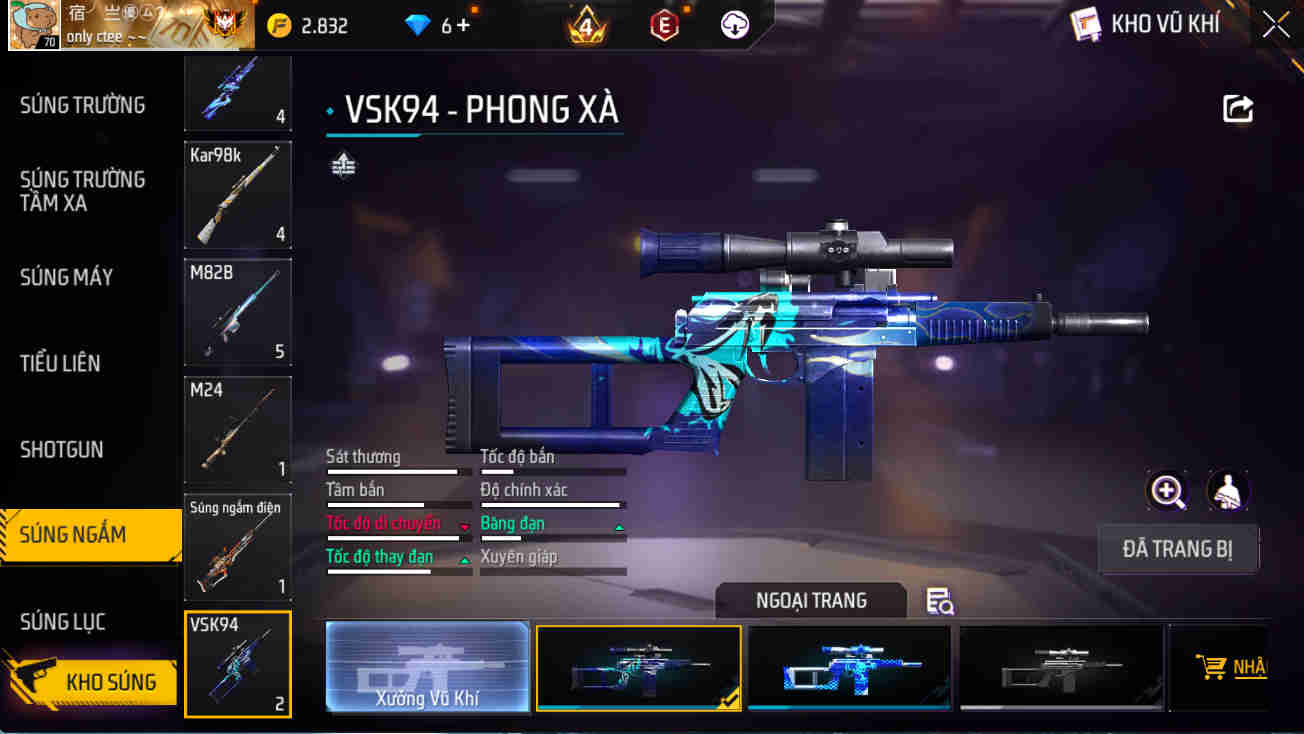This screenshot has height=734, width=1304.
Task: Switch to the SÚNG TRƯỜNG TẦM XA category
Action: [x=84, y=191]
